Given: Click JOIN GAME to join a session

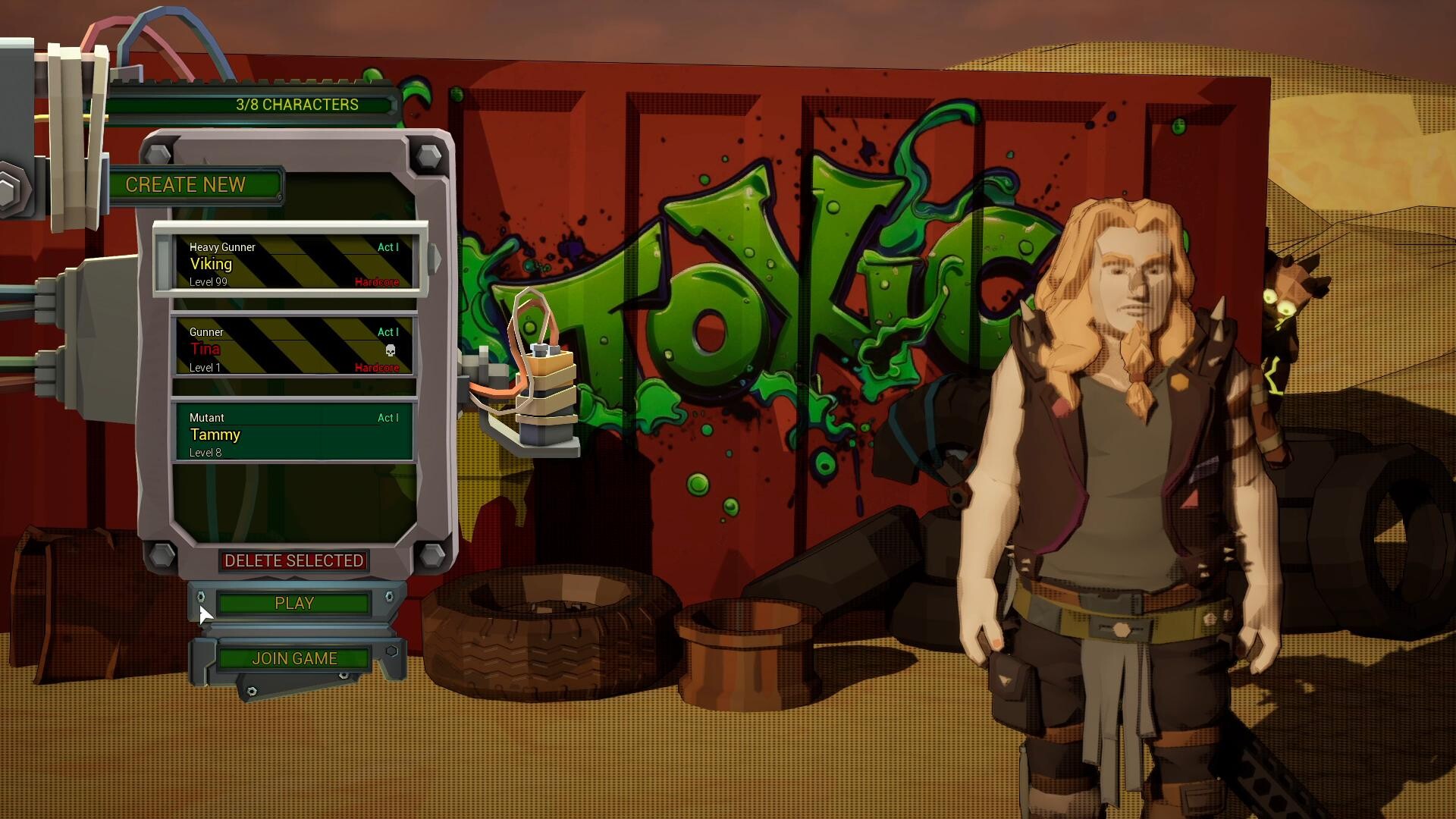Looking at the screenshot, I should 296,658.
